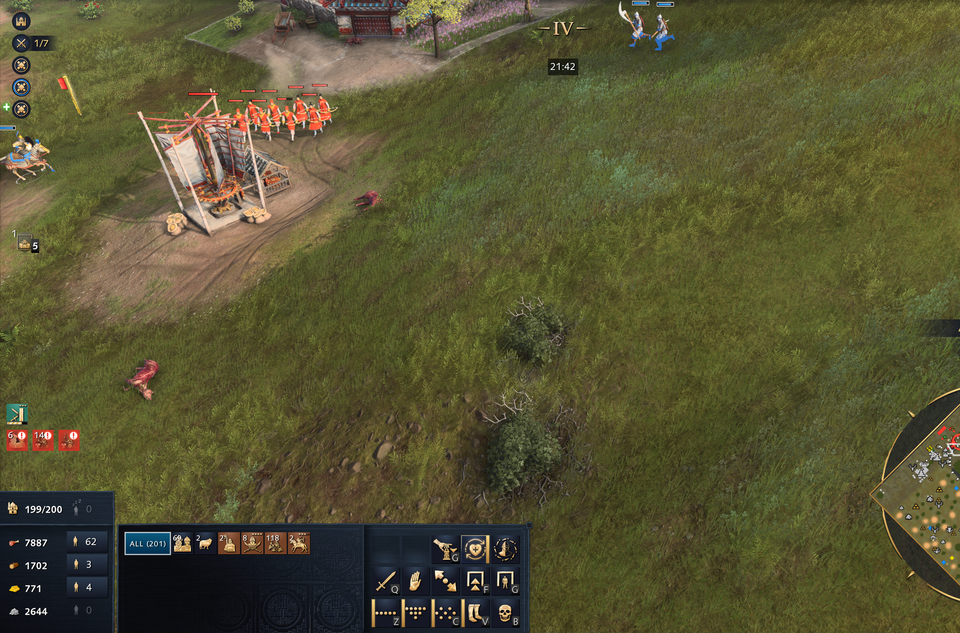
Task: Select the gold villagers count 4
Action: [x=87, y=587]
